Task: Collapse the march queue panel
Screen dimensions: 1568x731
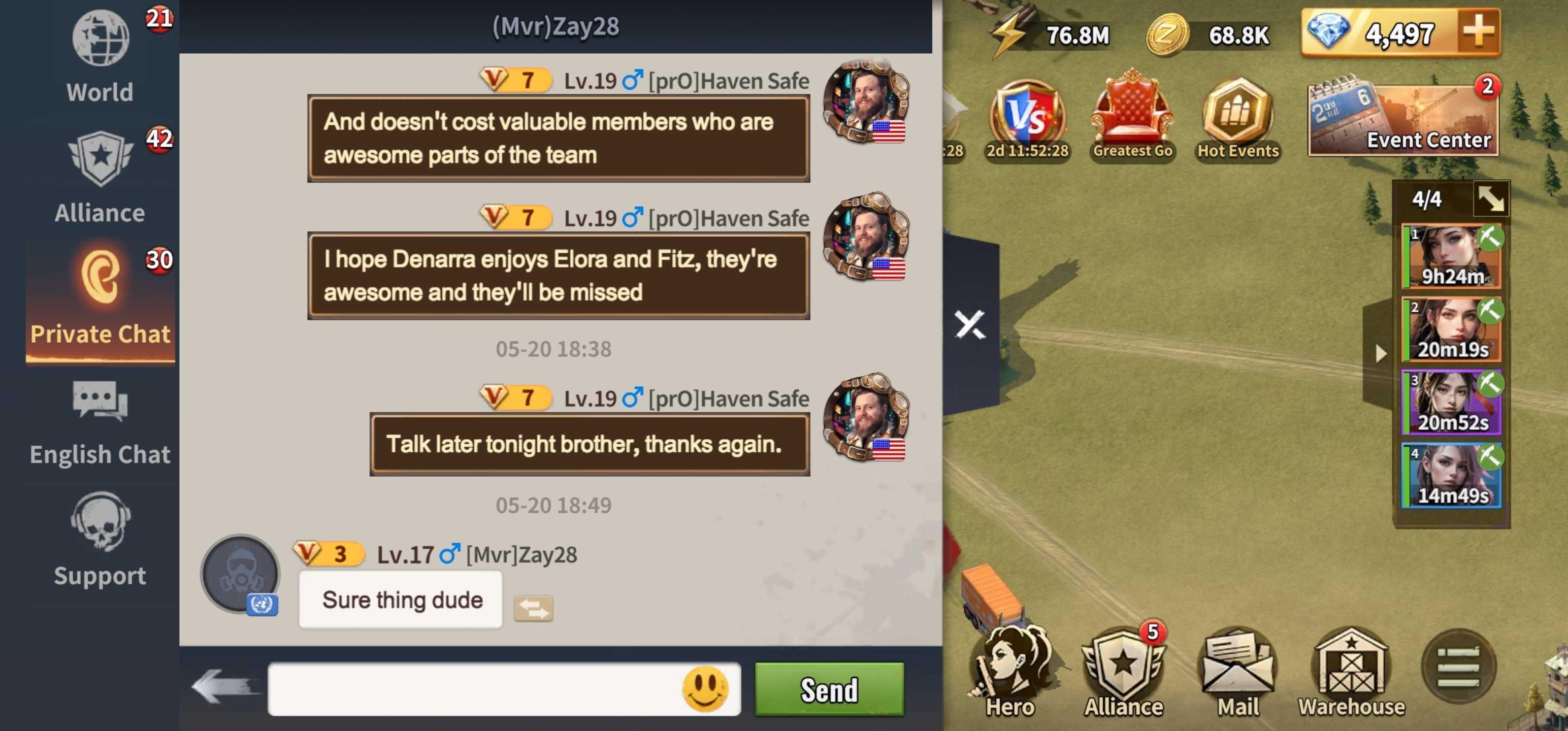Action: tap(1491, 198)
